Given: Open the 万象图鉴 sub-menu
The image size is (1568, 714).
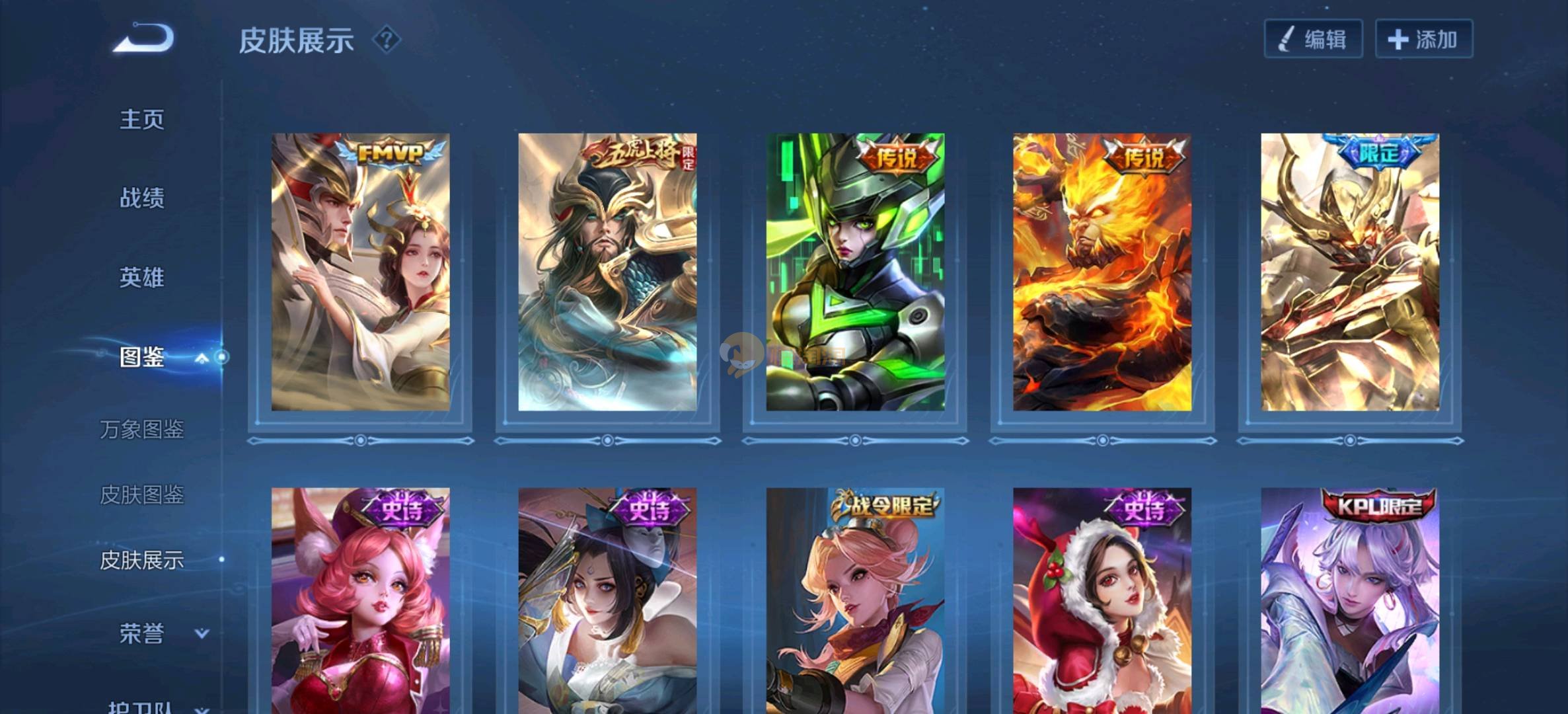Looking at the screenshot, I should point(141,429).
